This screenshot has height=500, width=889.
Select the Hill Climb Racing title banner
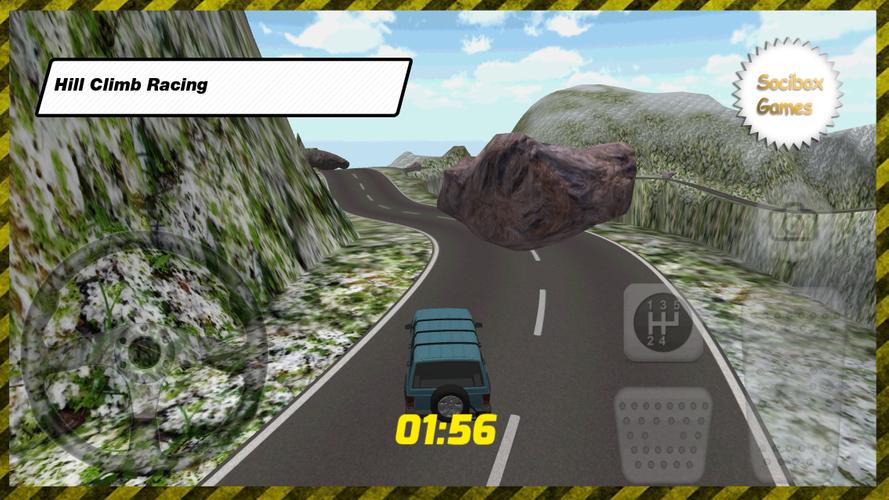point(222,86)
